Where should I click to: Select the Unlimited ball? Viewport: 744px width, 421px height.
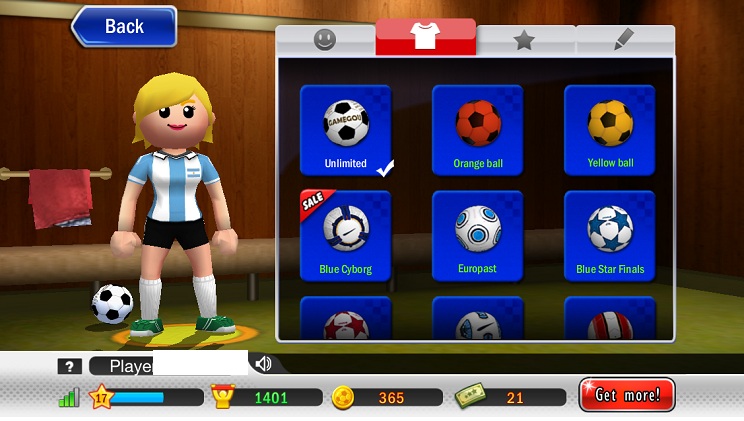(346, 130)
